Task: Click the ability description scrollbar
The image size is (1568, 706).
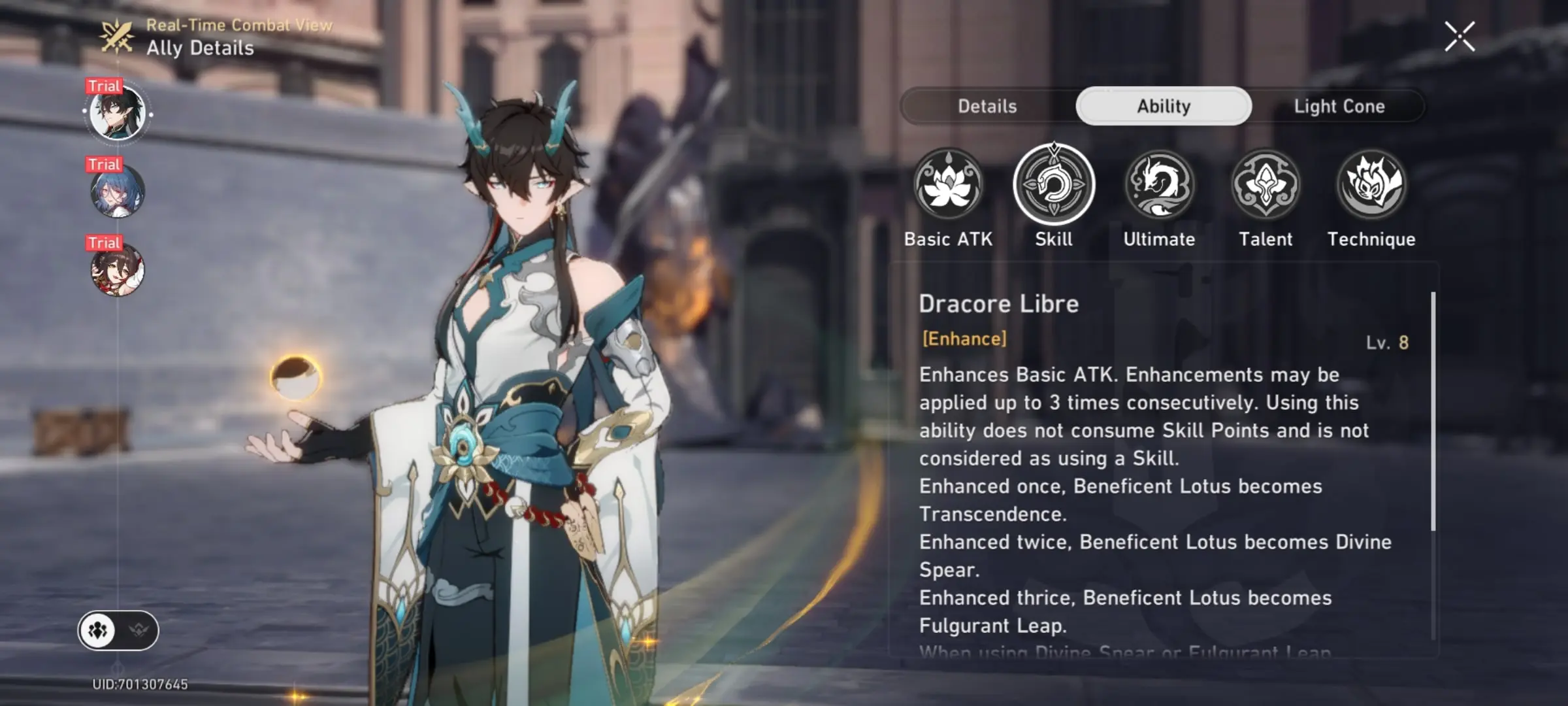Action: point(1433,412)
